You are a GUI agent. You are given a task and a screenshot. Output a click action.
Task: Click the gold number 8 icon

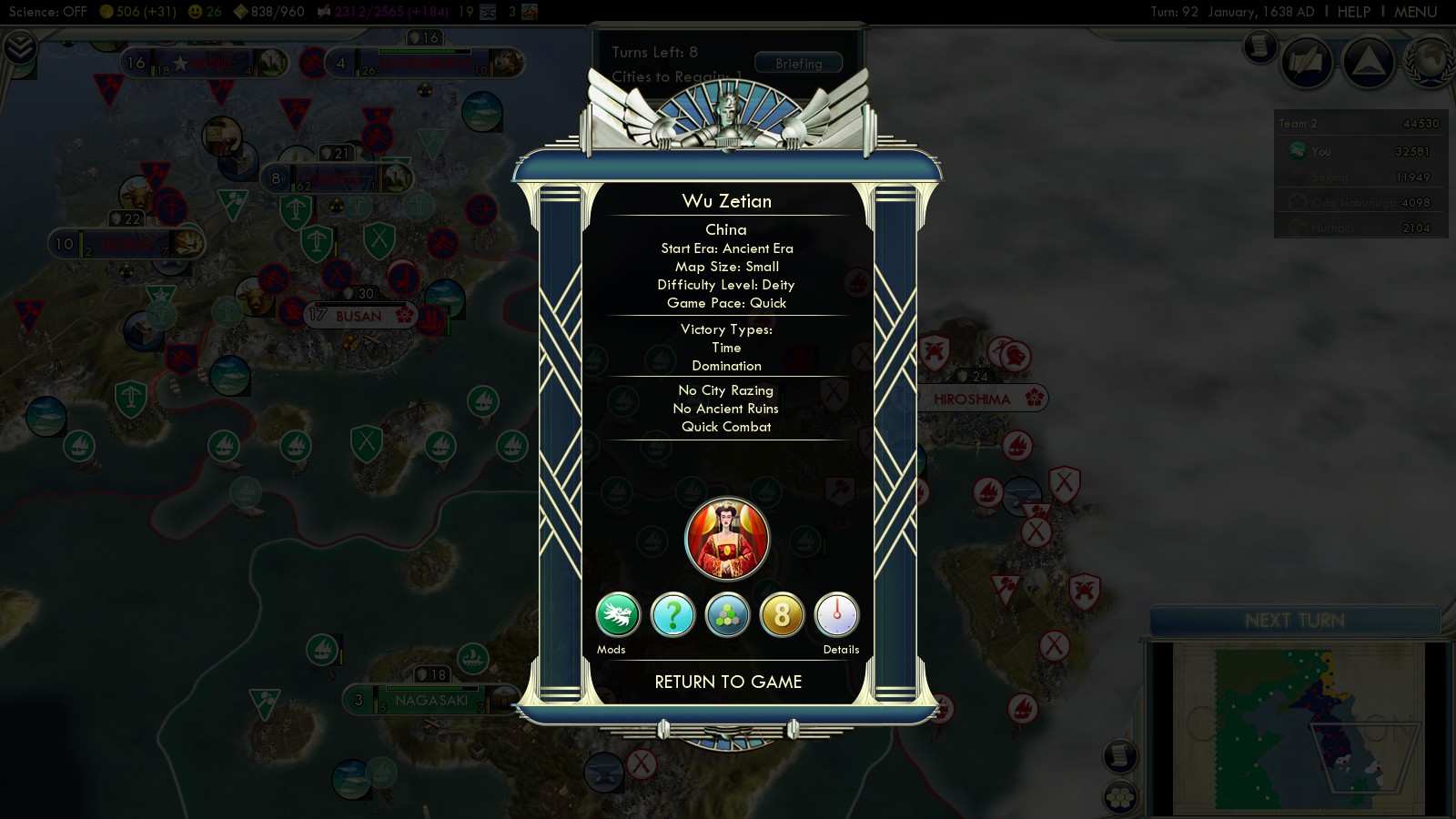point(782,615)
